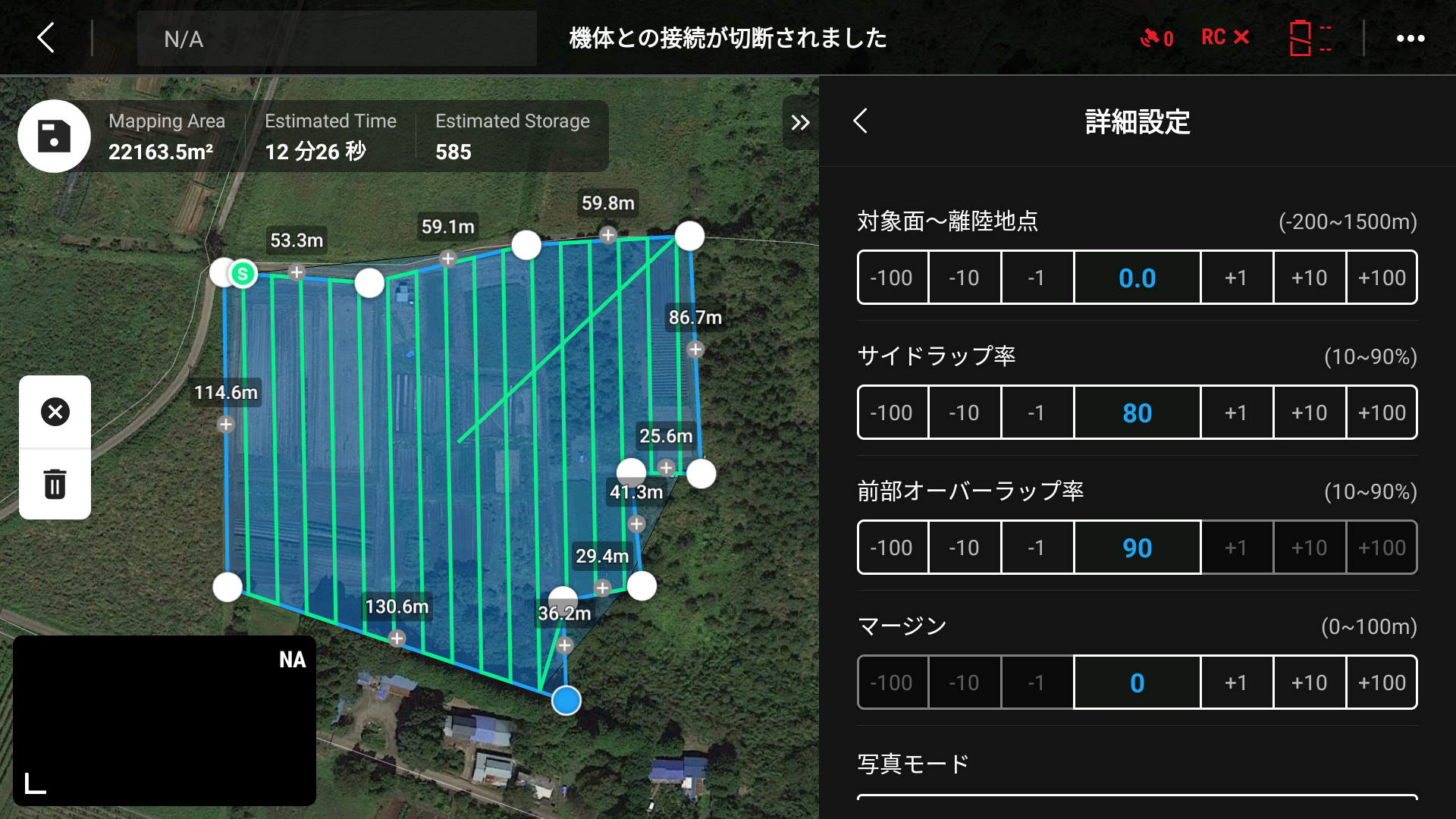Go back from 詳細設定 using the left chevron

pyautogui.click(x=860, y=121)
